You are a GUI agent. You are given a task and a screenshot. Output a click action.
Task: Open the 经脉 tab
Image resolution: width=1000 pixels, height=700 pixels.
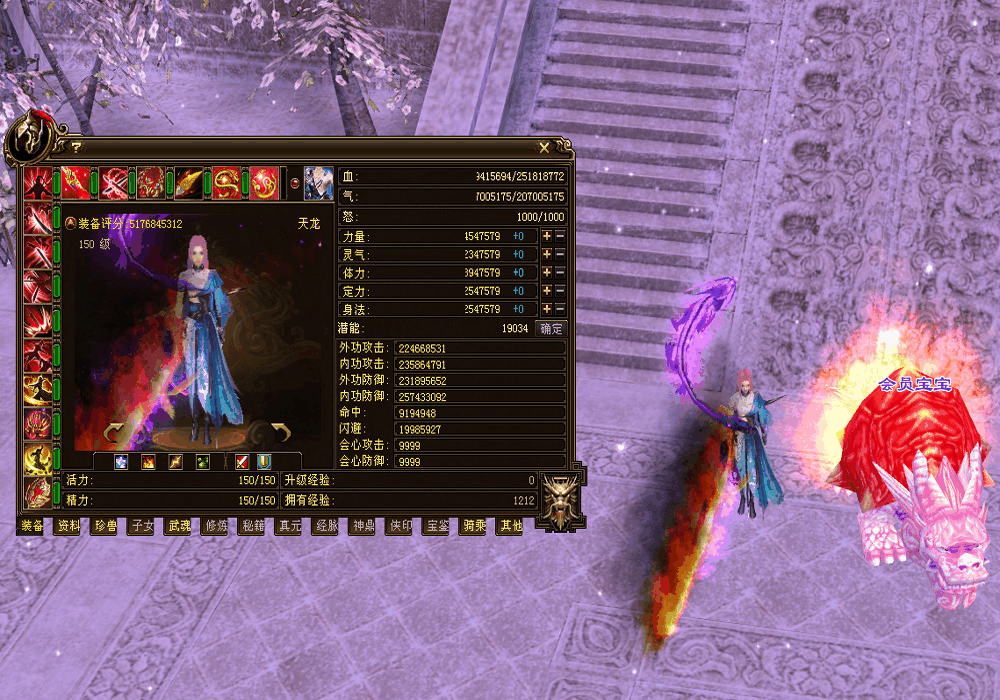pyautogui.click(x=326, y=526)
